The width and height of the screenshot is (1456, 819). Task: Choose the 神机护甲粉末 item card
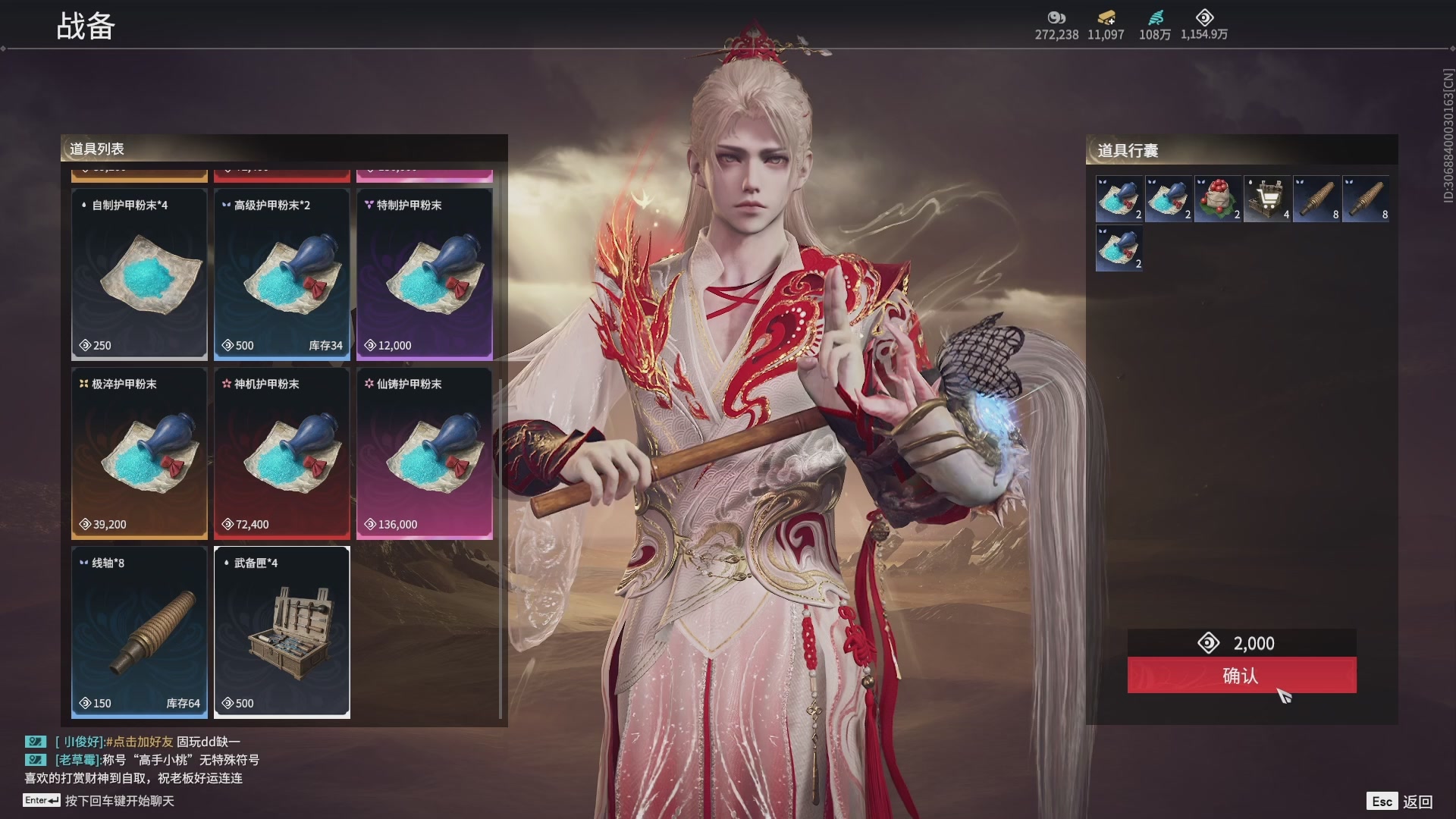(x=282, y=453)
